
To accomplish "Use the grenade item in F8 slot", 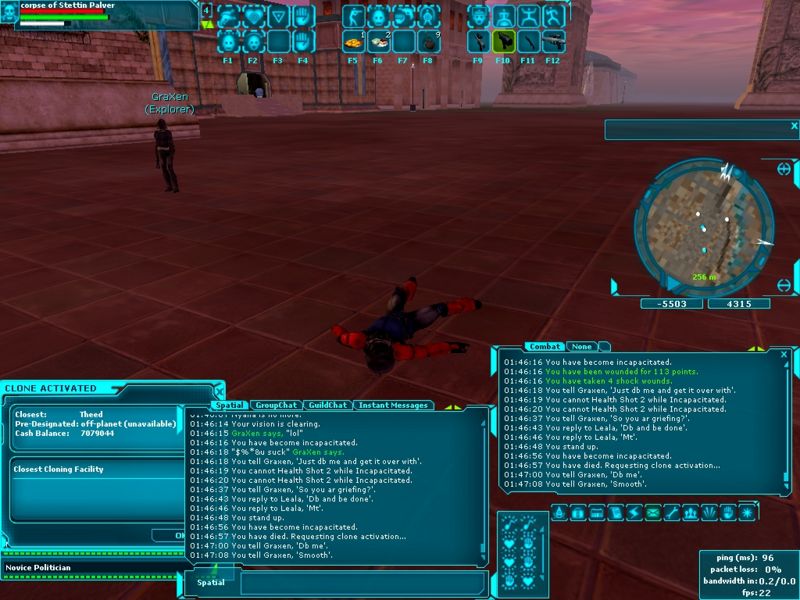I will tap(427, 42).
